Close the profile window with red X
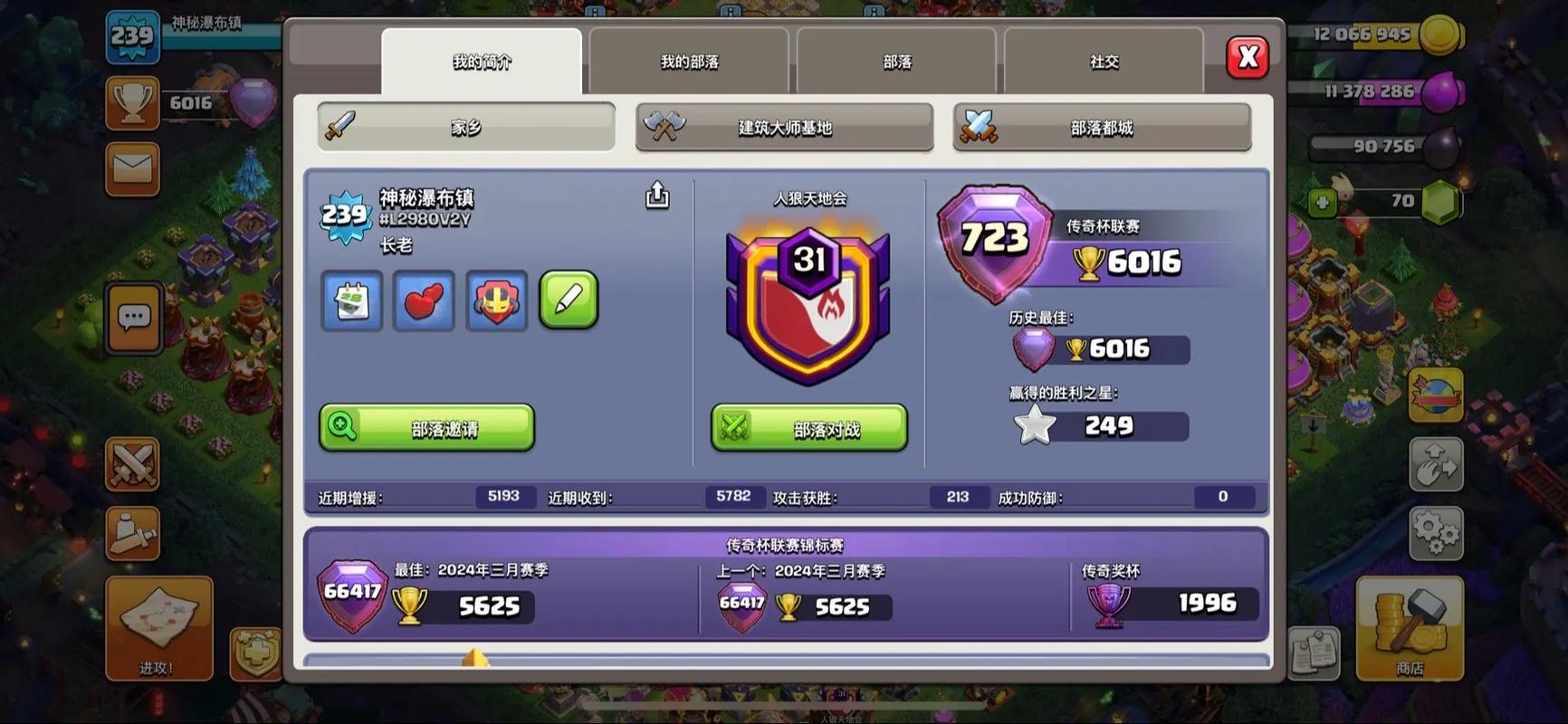This screenshot has width=1568, height=724. point(1248,58)
